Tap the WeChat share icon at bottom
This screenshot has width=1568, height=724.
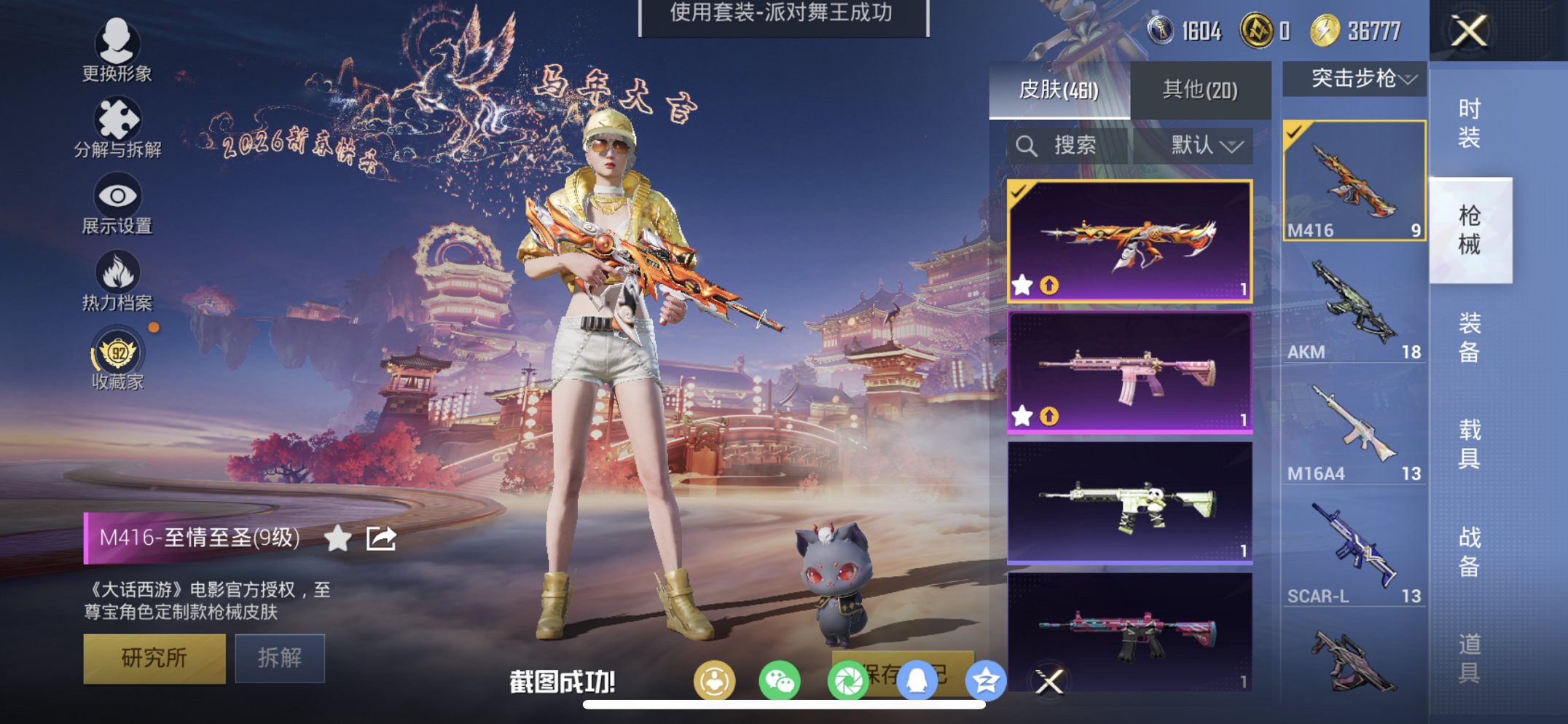point(781,680)
